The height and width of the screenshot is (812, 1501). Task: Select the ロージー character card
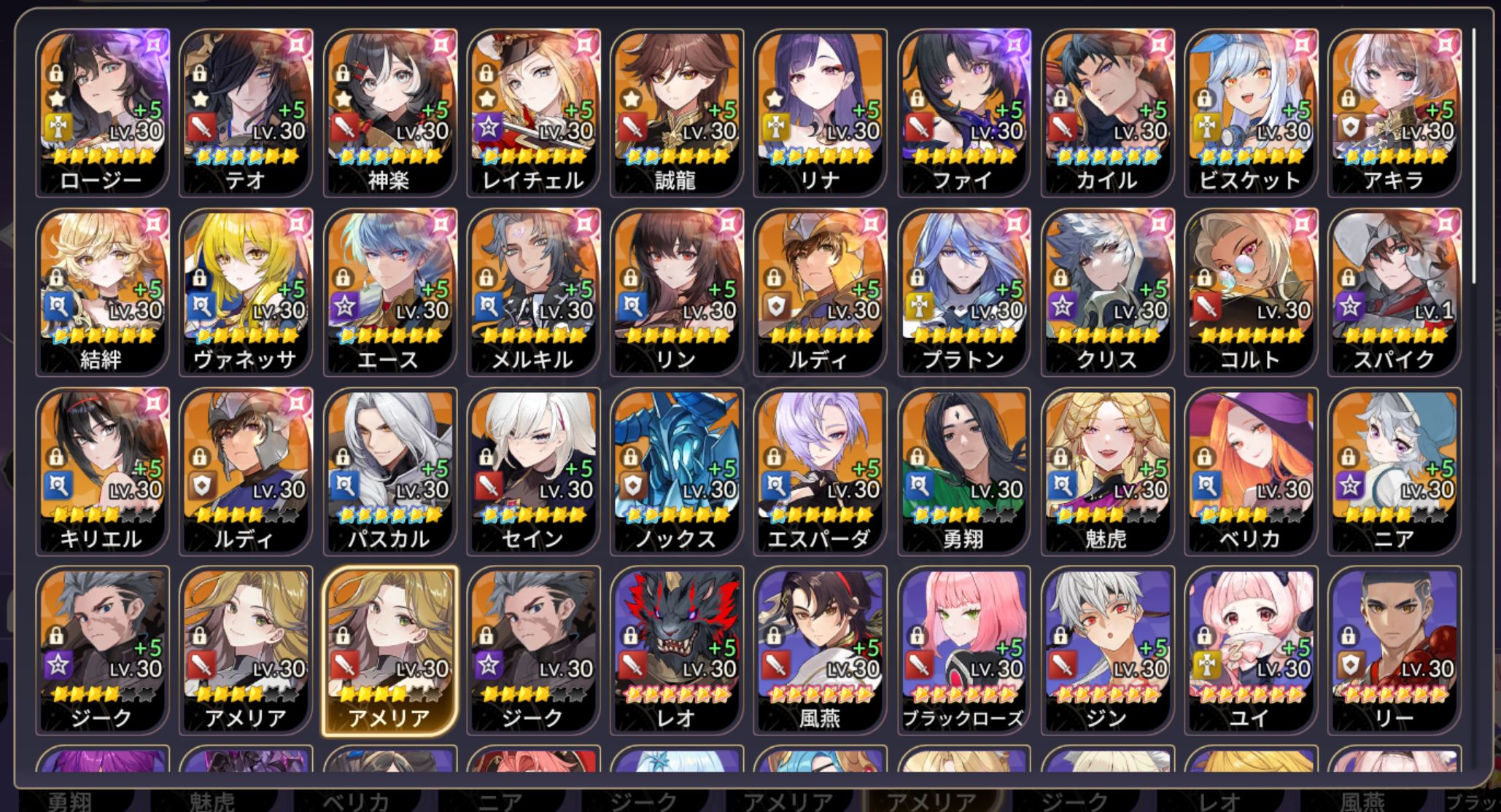pyautogui.click(x=102, y=113)
